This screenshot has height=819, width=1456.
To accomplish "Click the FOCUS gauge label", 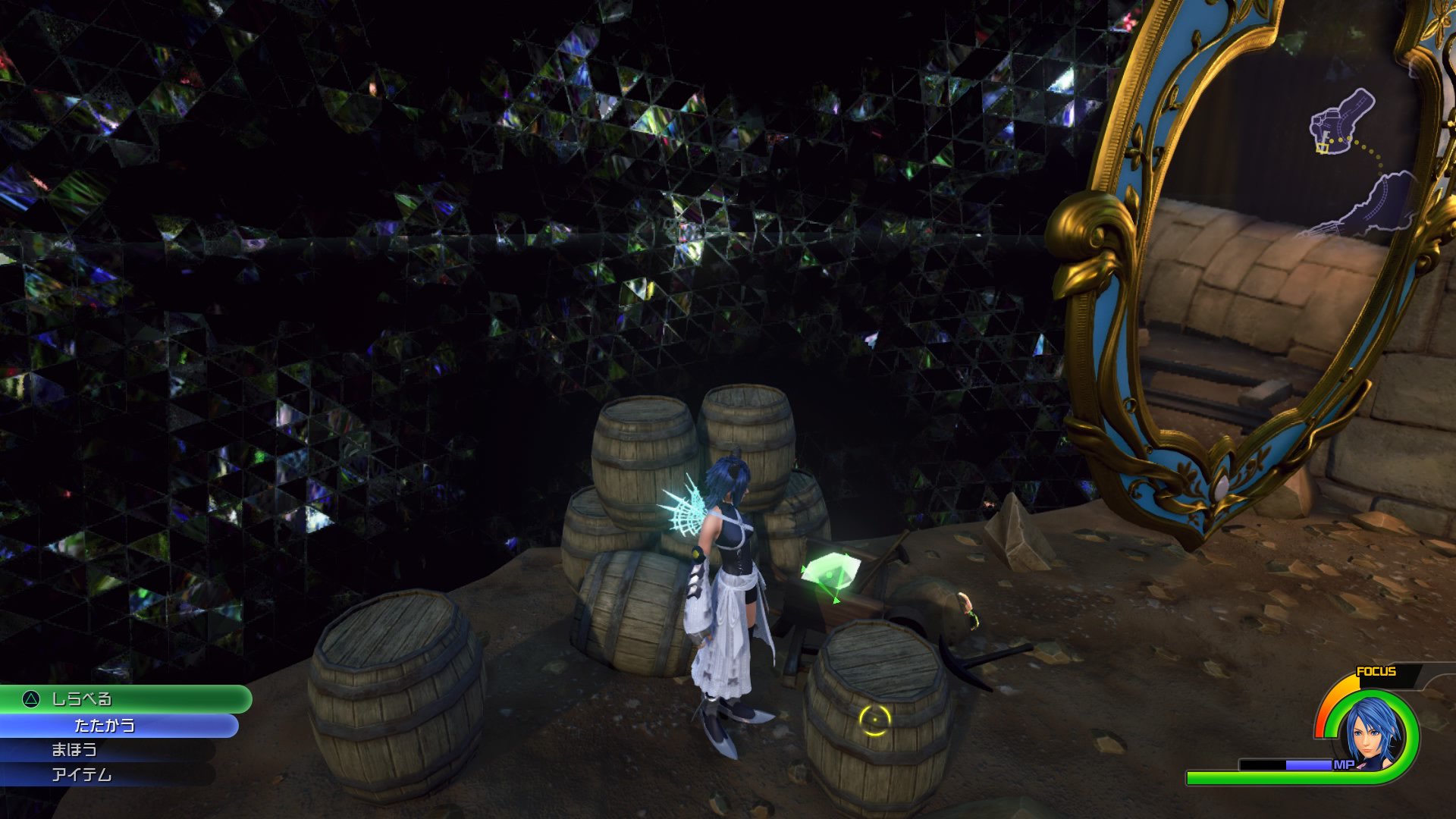I will 1375,670.
